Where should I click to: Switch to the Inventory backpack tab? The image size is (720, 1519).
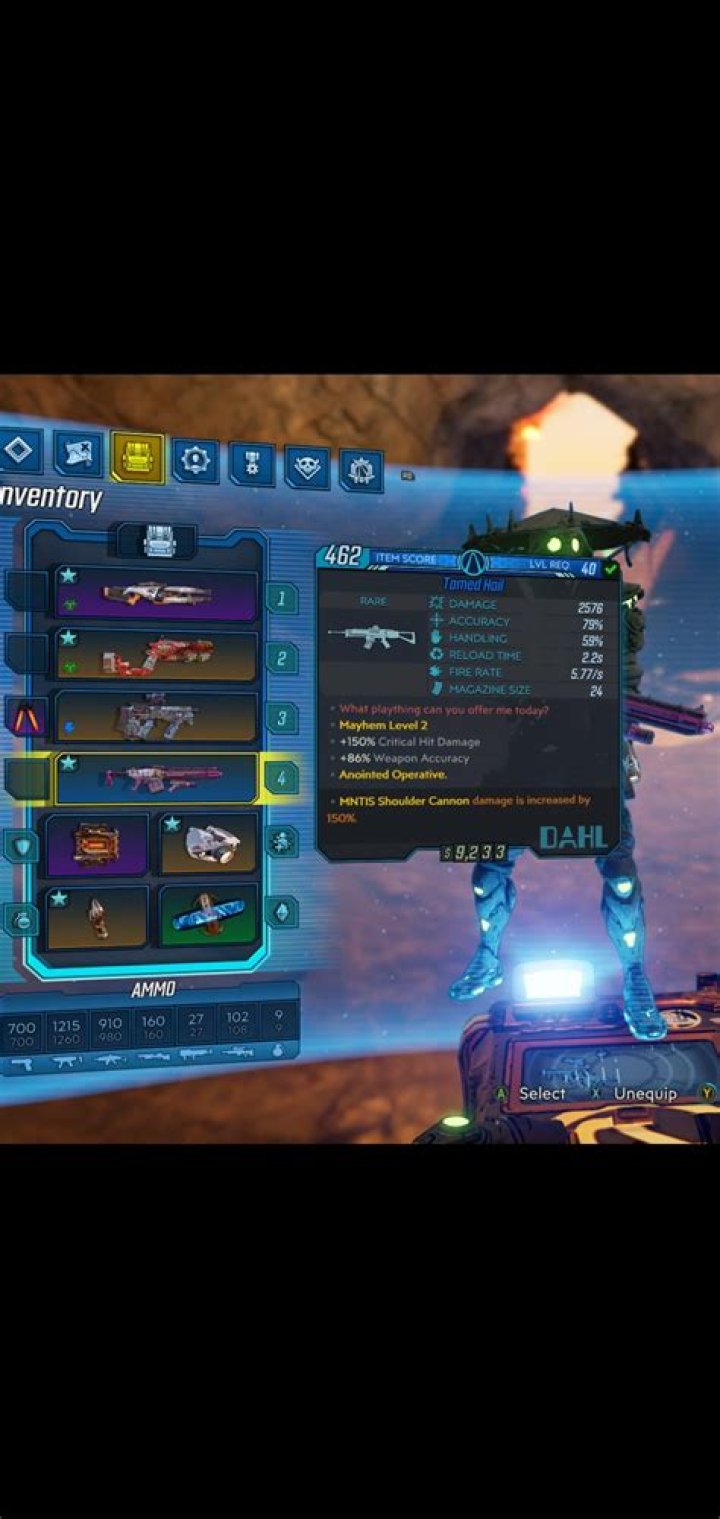(137, 458)
